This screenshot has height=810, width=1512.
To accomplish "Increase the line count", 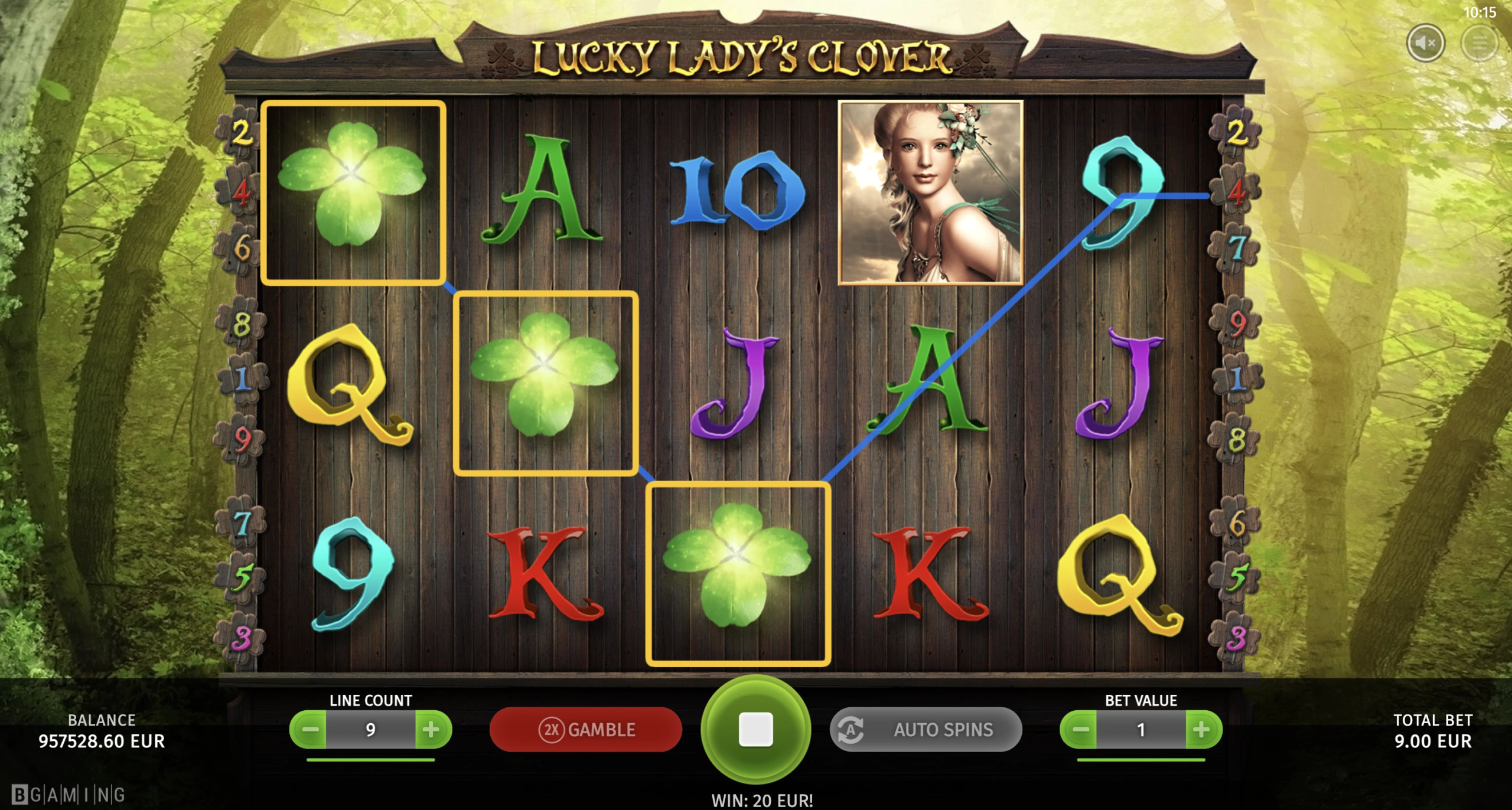I will click(432, 730).
